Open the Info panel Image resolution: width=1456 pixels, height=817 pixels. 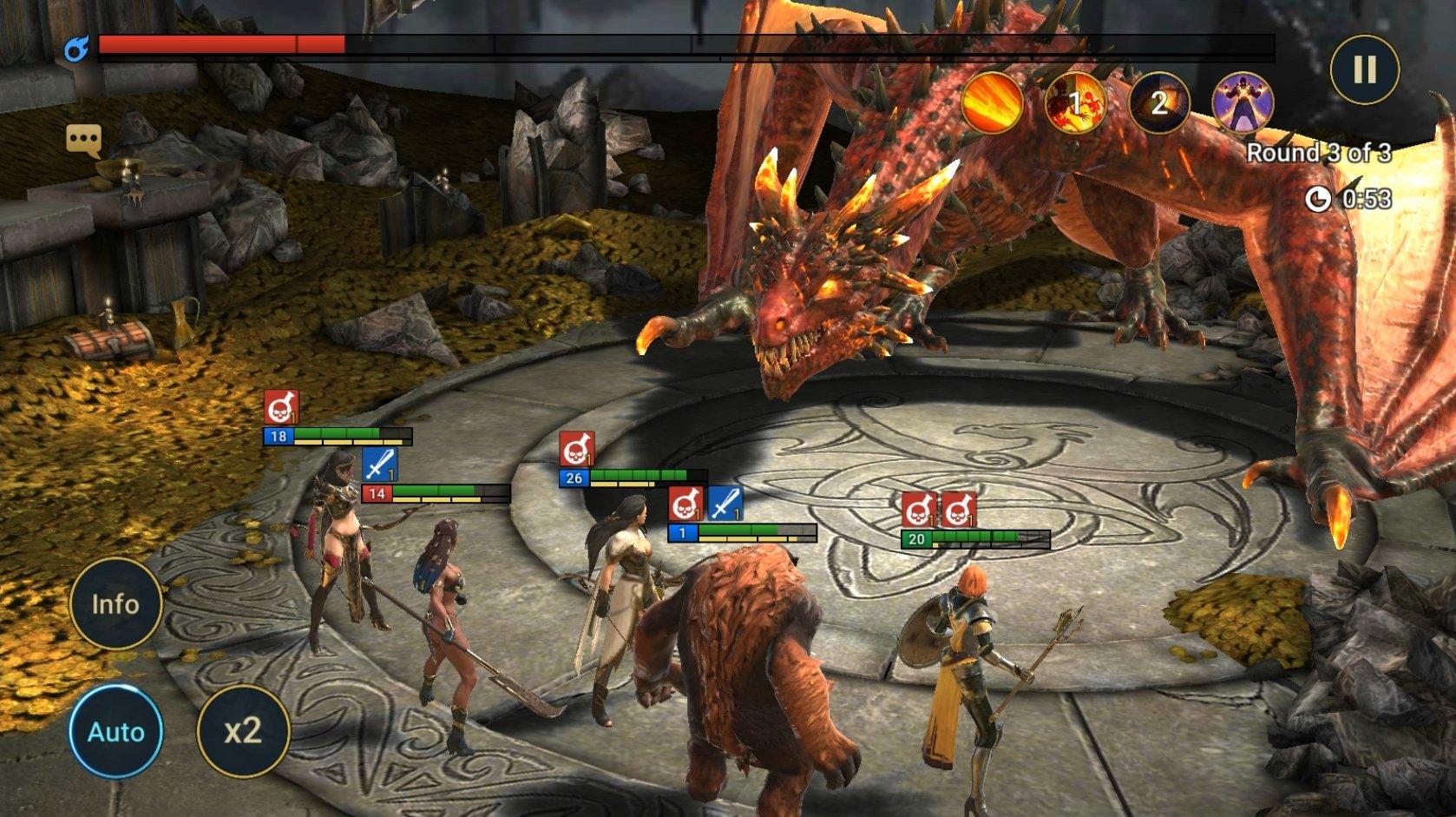coord(116,603)
